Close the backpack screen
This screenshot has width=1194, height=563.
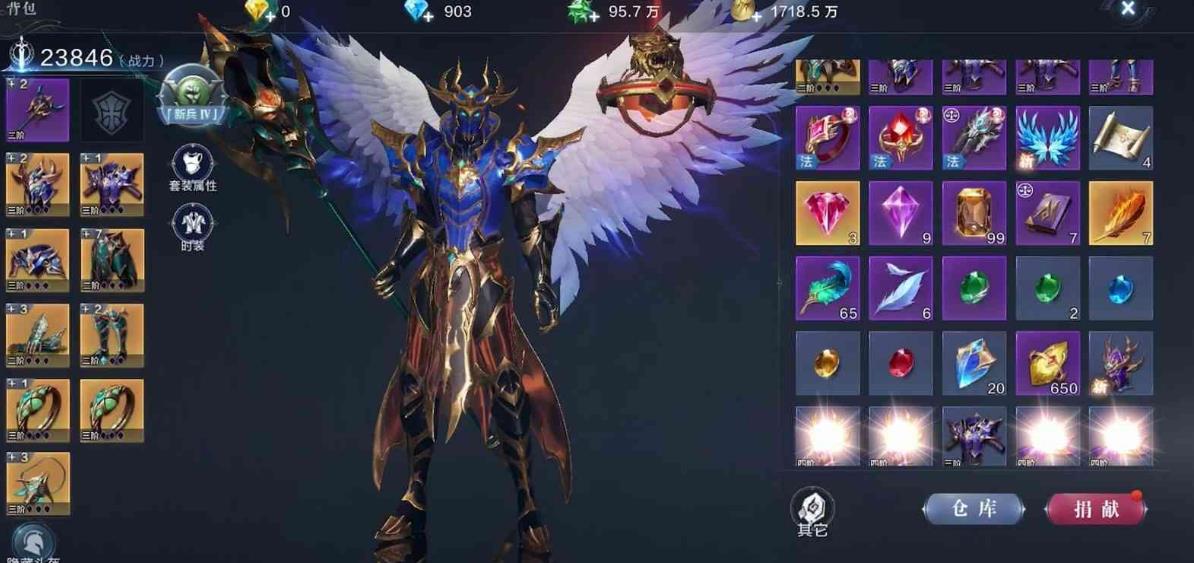pos(1128,10)
